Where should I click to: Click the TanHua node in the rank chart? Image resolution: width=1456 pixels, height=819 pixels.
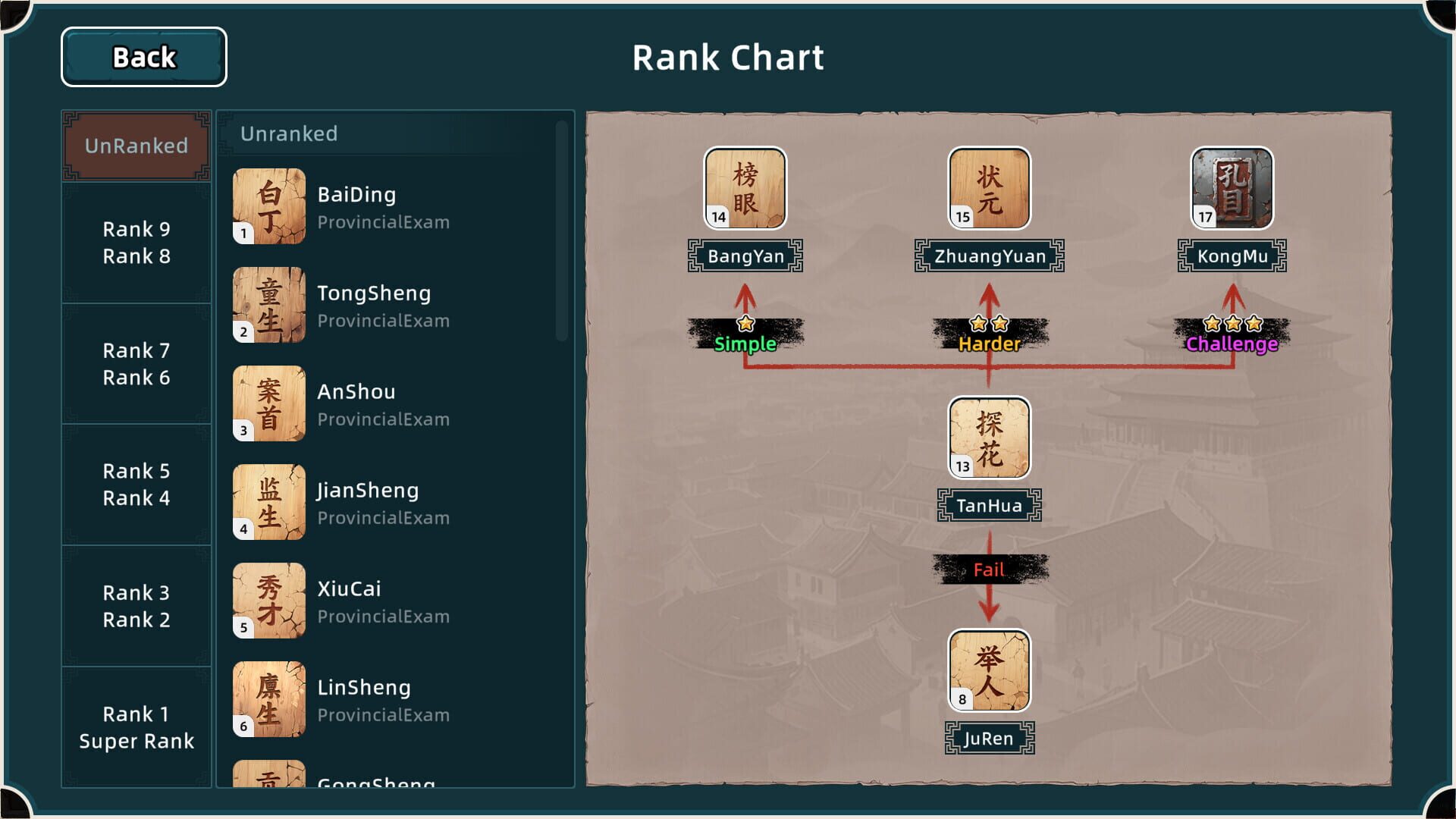pos(988,439)
